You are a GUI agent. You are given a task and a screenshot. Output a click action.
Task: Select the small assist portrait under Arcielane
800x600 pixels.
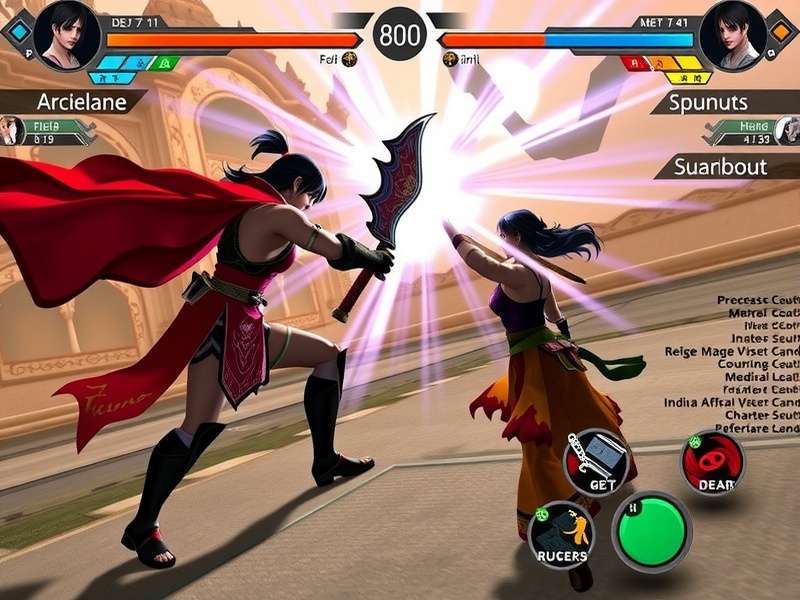coord(12,131)
